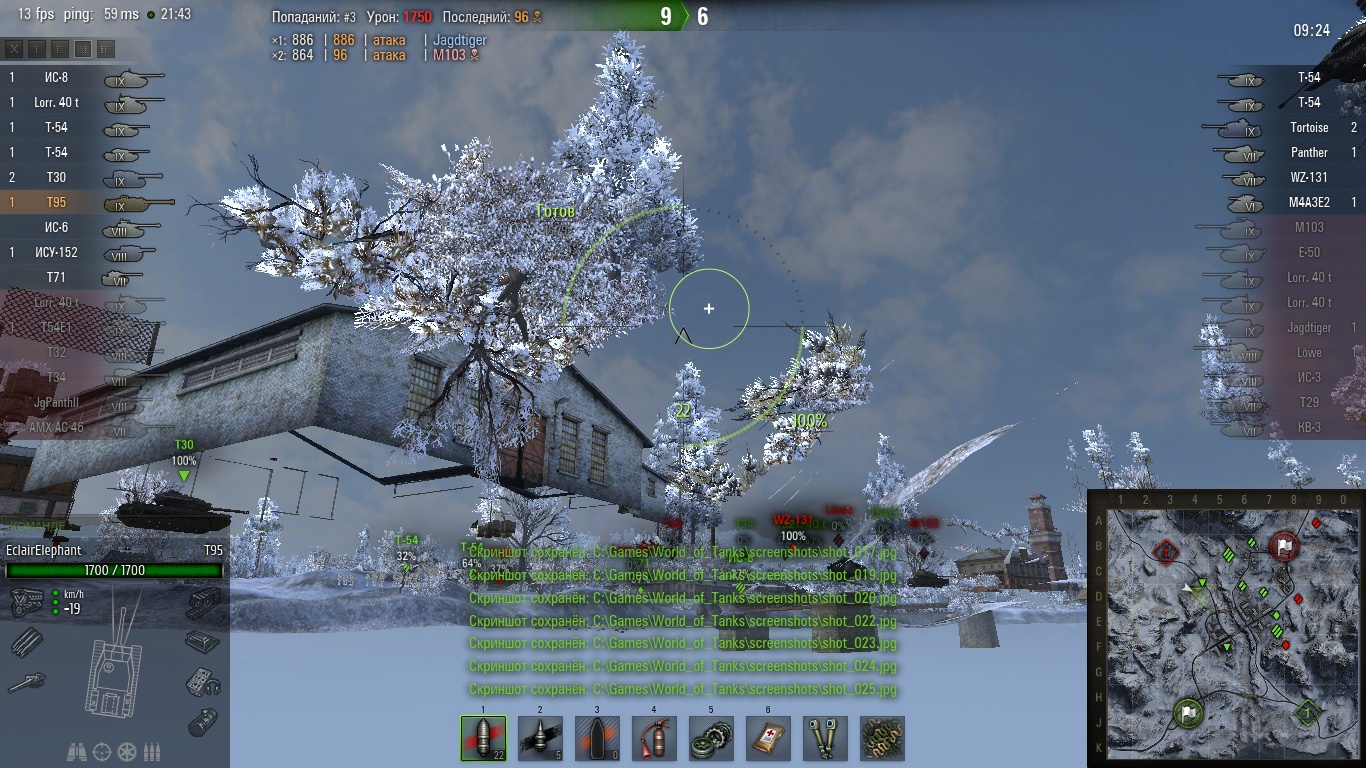Select the T95 row in the allied team list
Screen dimensions: 1366x768
tap(90, 202)
